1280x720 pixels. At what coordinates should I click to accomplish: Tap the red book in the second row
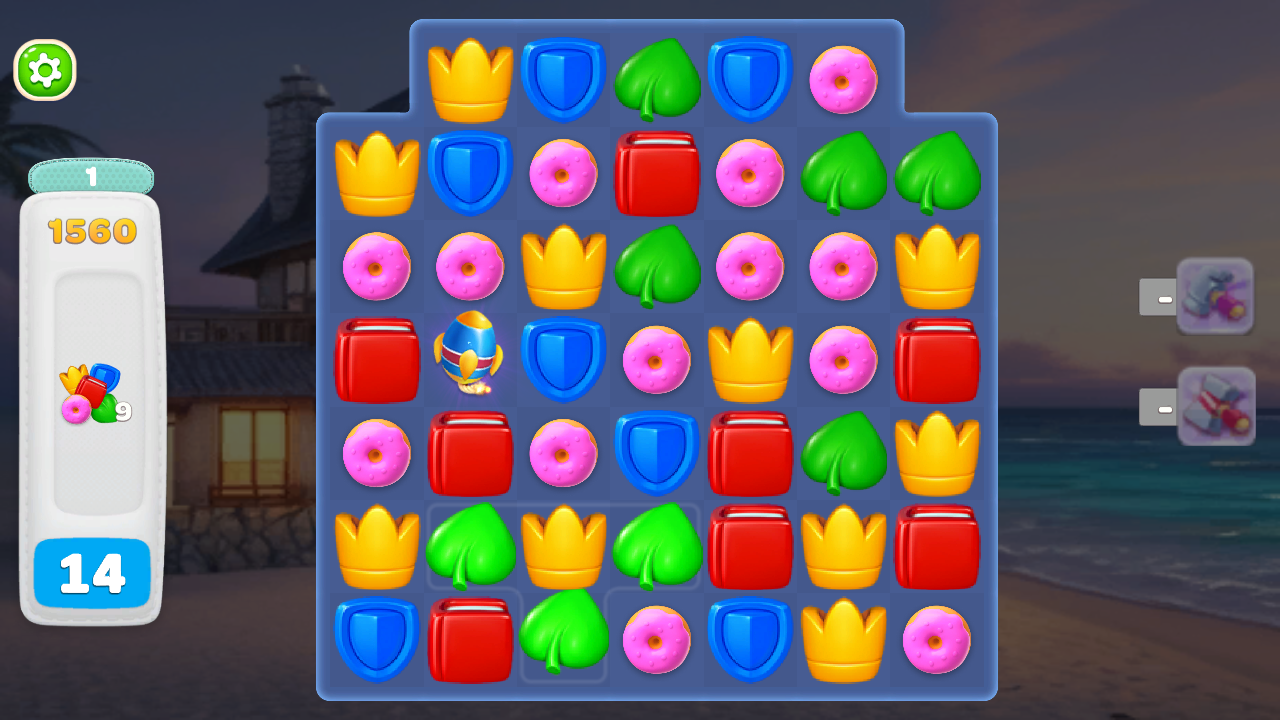click(657, 172)
